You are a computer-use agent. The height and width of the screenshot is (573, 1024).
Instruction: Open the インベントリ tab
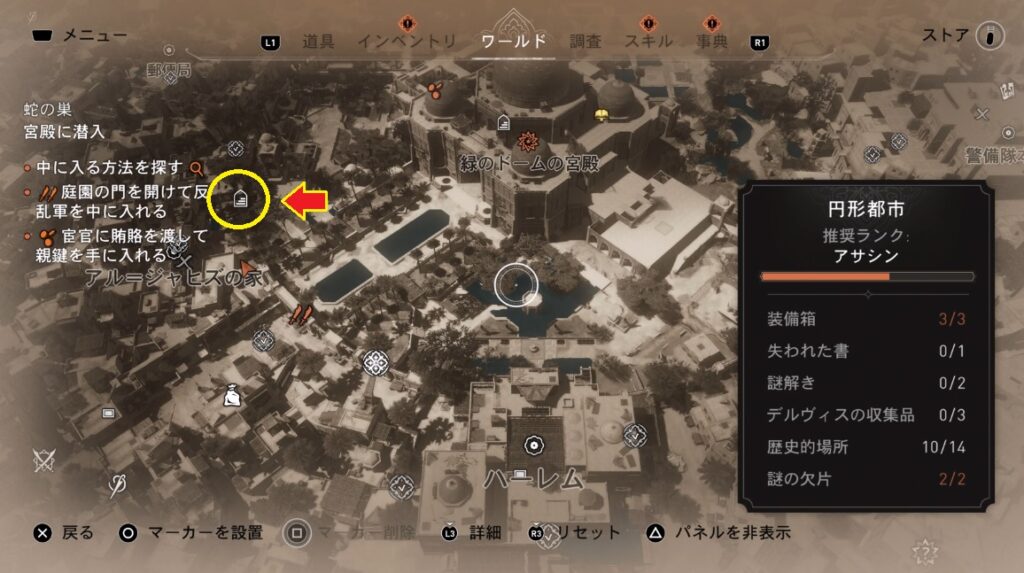coord(407,41)
